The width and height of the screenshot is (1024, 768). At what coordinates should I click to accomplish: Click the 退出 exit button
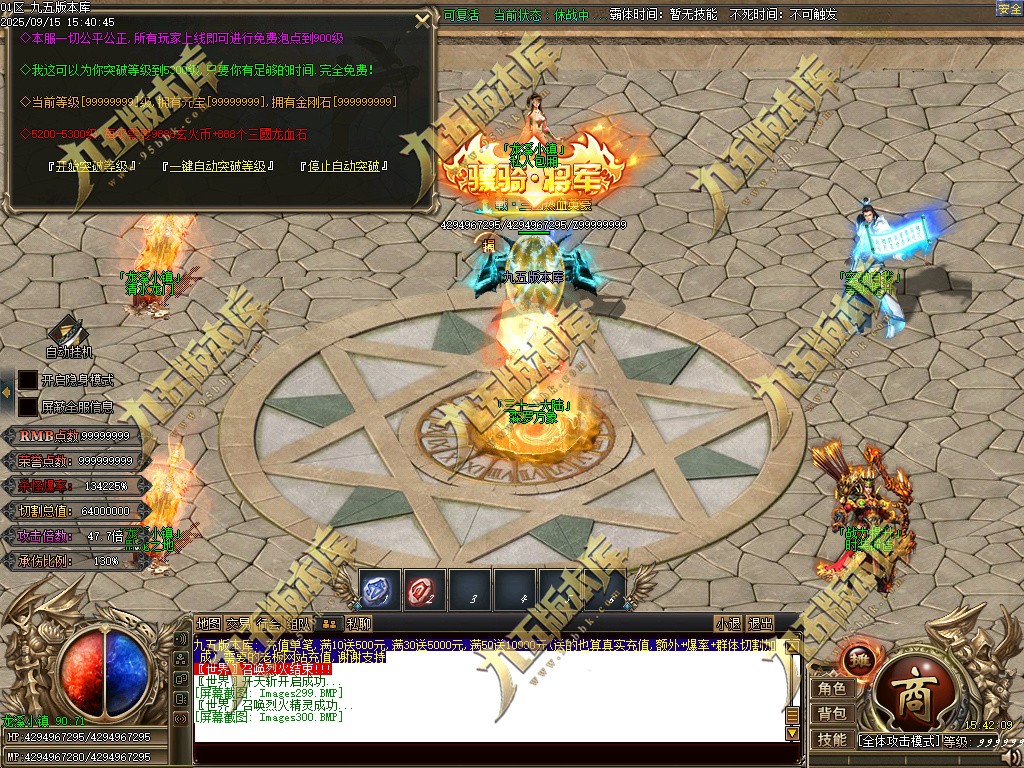761,623
